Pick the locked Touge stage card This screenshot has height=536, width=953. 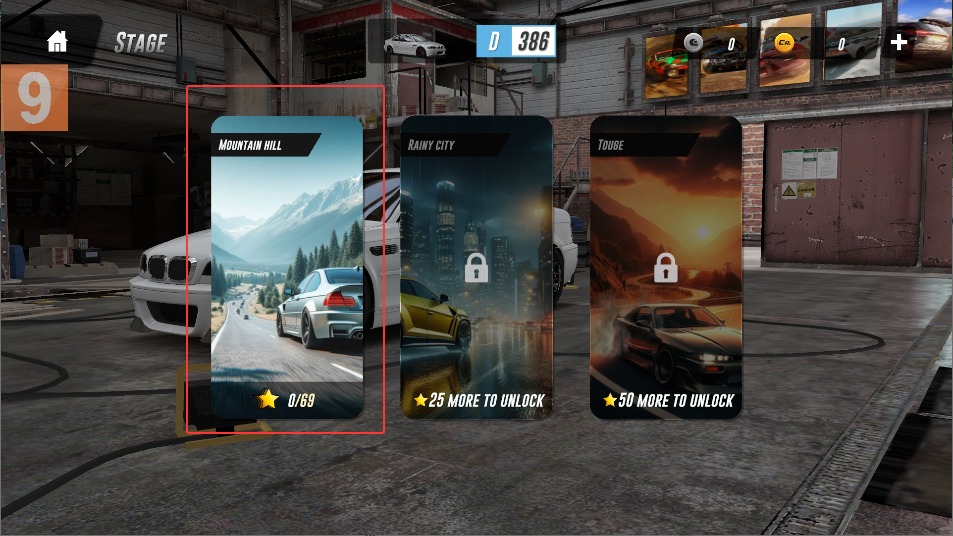pos(666,267)
